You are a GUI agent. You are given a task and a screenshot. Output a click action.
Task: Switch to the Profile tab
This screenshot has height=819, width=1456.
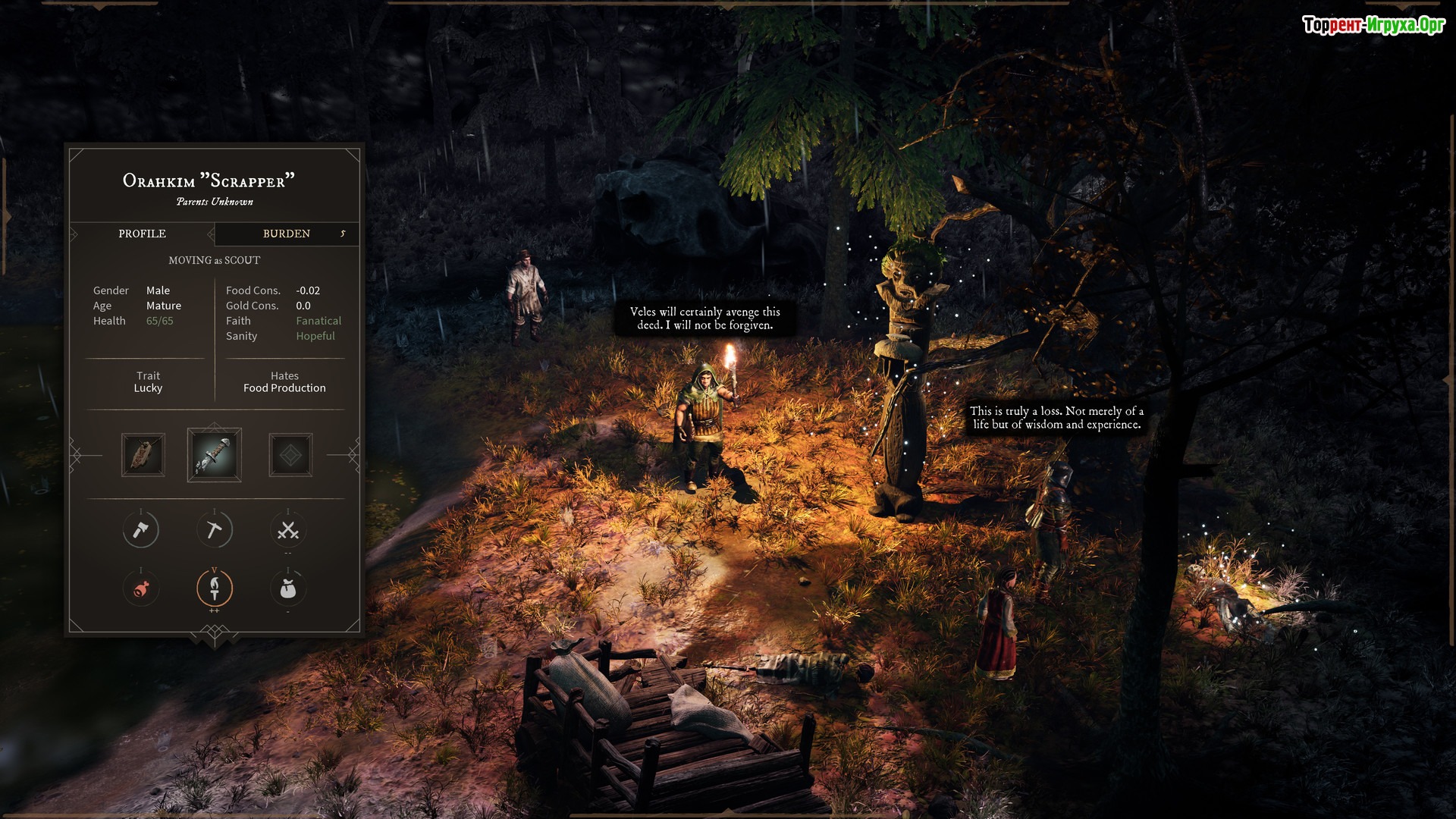click(142, 234)
